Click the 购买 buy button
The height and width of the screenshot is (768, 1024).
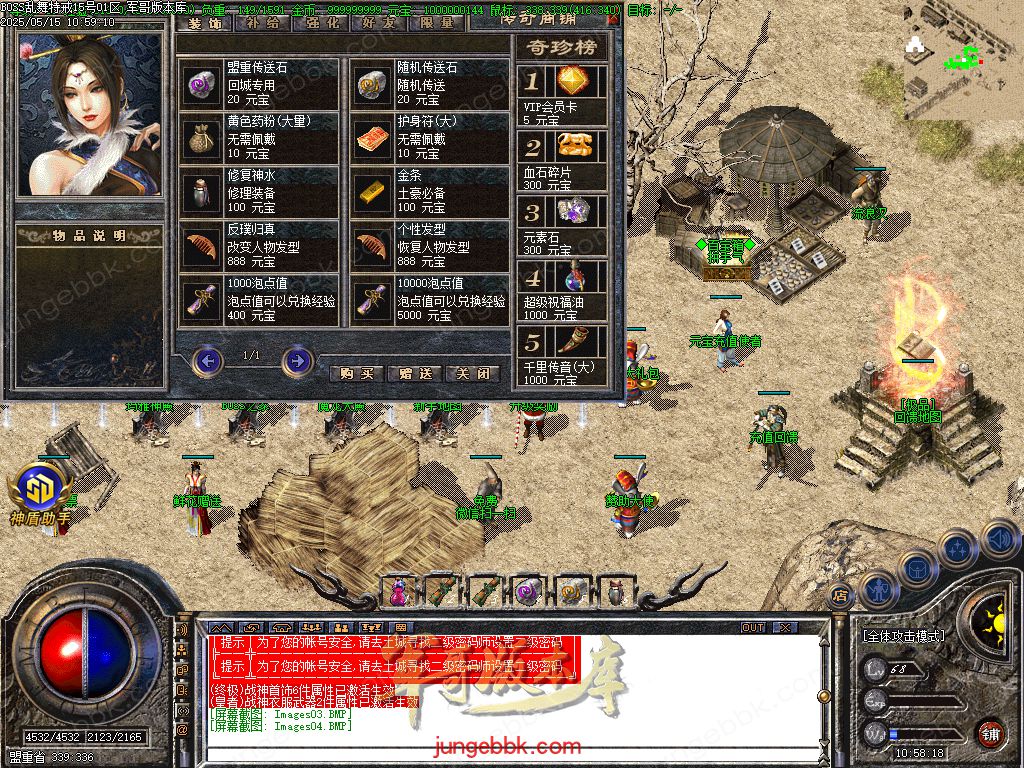[356, 374]
